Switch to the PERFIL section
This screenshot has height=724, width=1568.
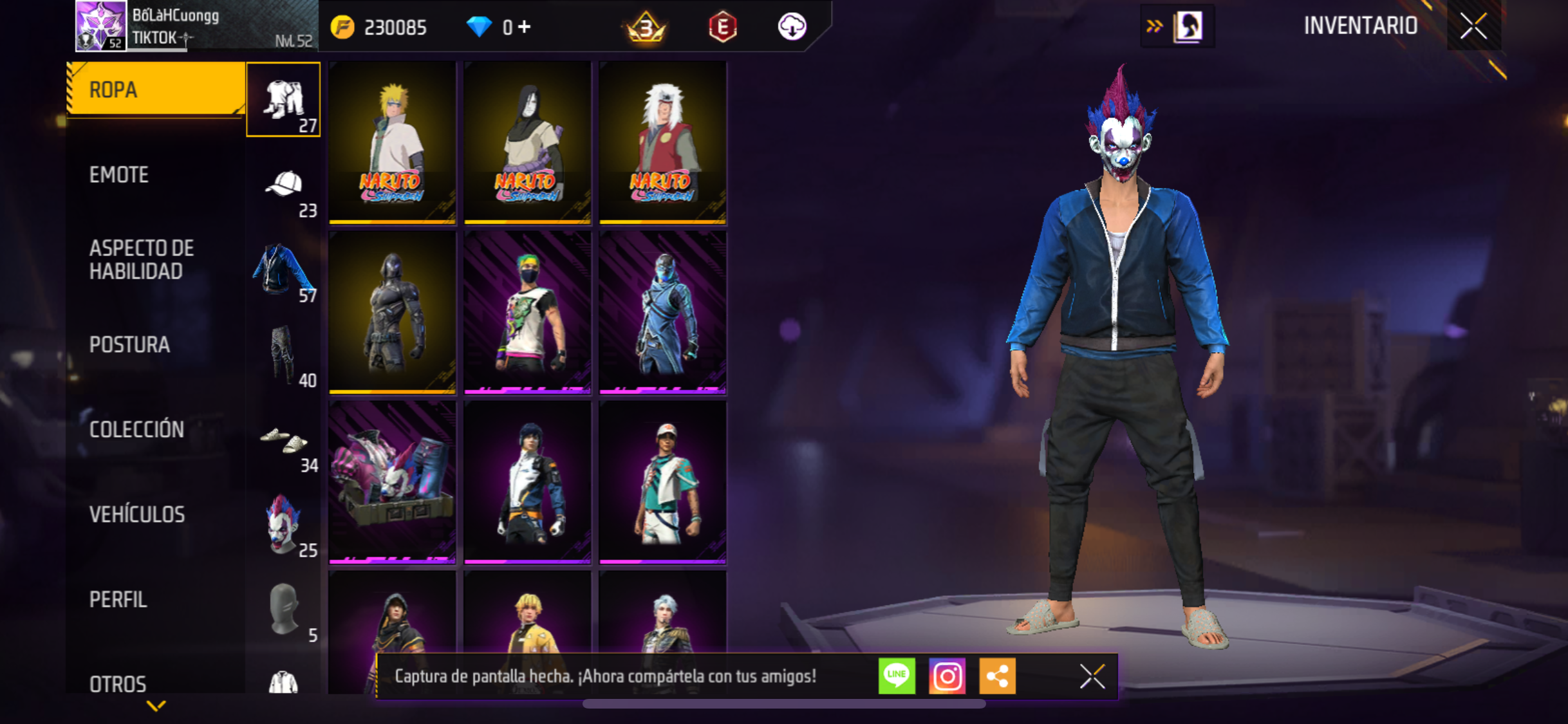[118, 600]
